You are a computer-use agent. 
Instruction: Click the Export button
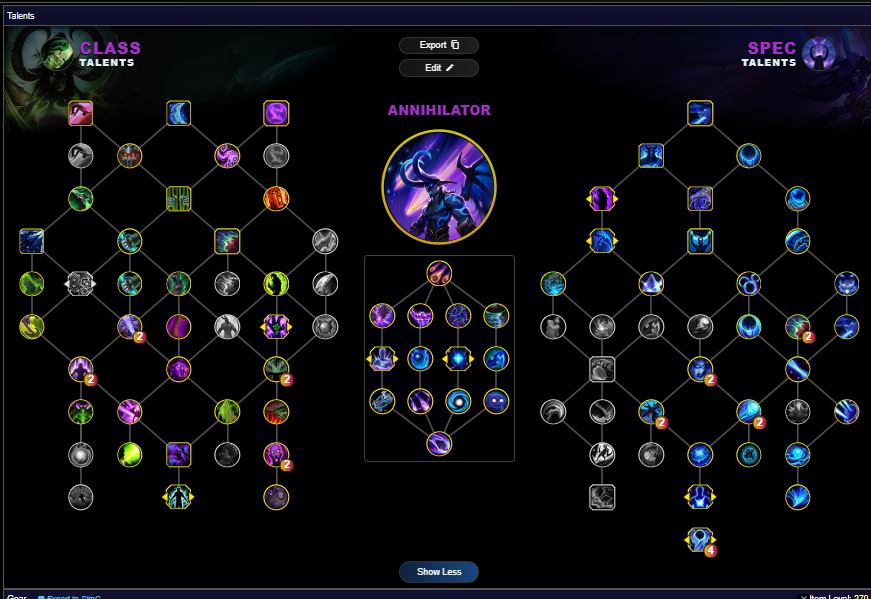pyautogui.click(x=439, y=45)
